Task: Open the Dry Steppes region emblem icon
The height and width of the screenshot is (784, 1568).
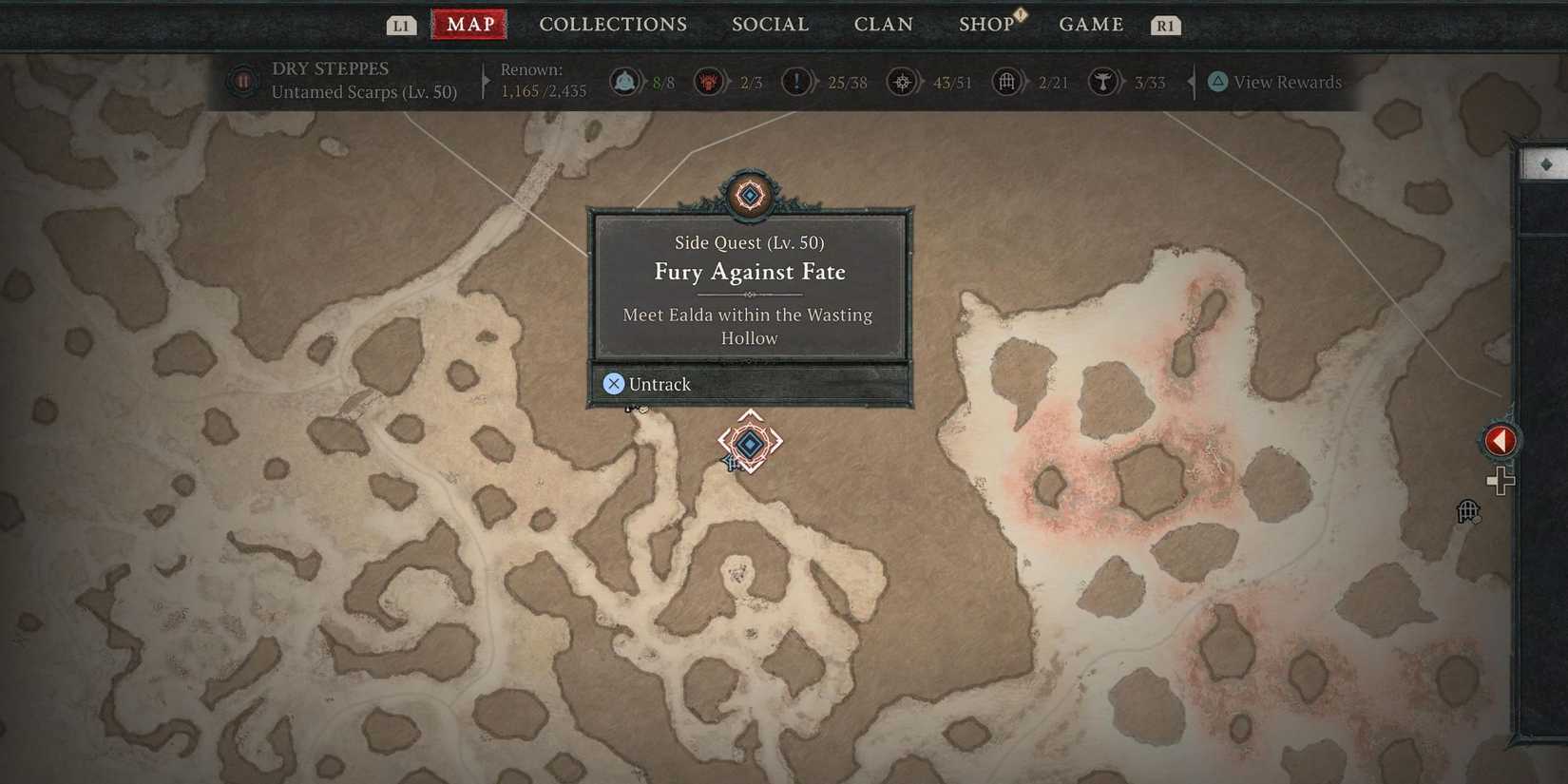Action: click(242, 81)
